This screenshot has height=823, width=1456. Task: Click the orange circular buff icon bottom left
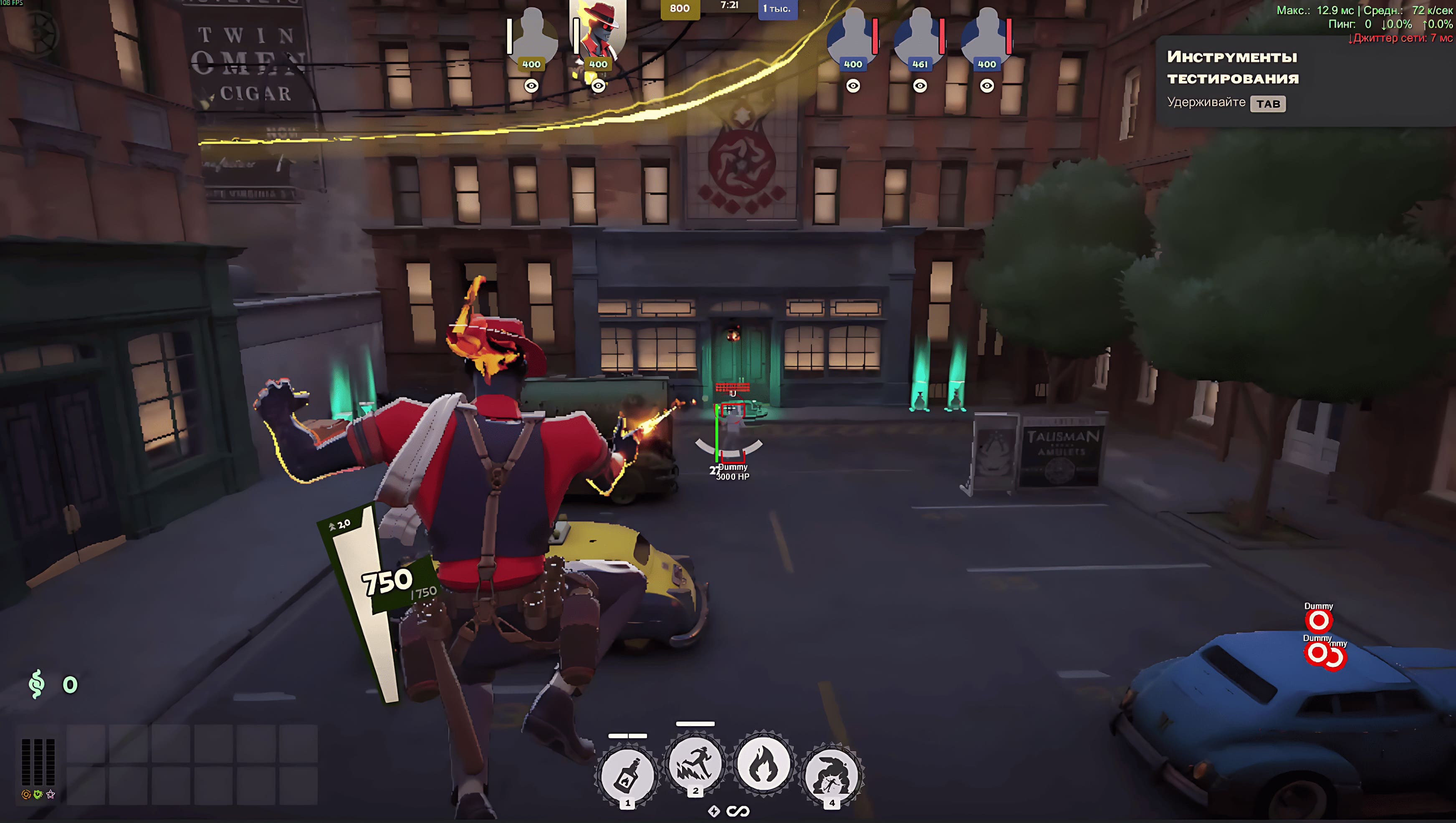click(x=26, y=795)
